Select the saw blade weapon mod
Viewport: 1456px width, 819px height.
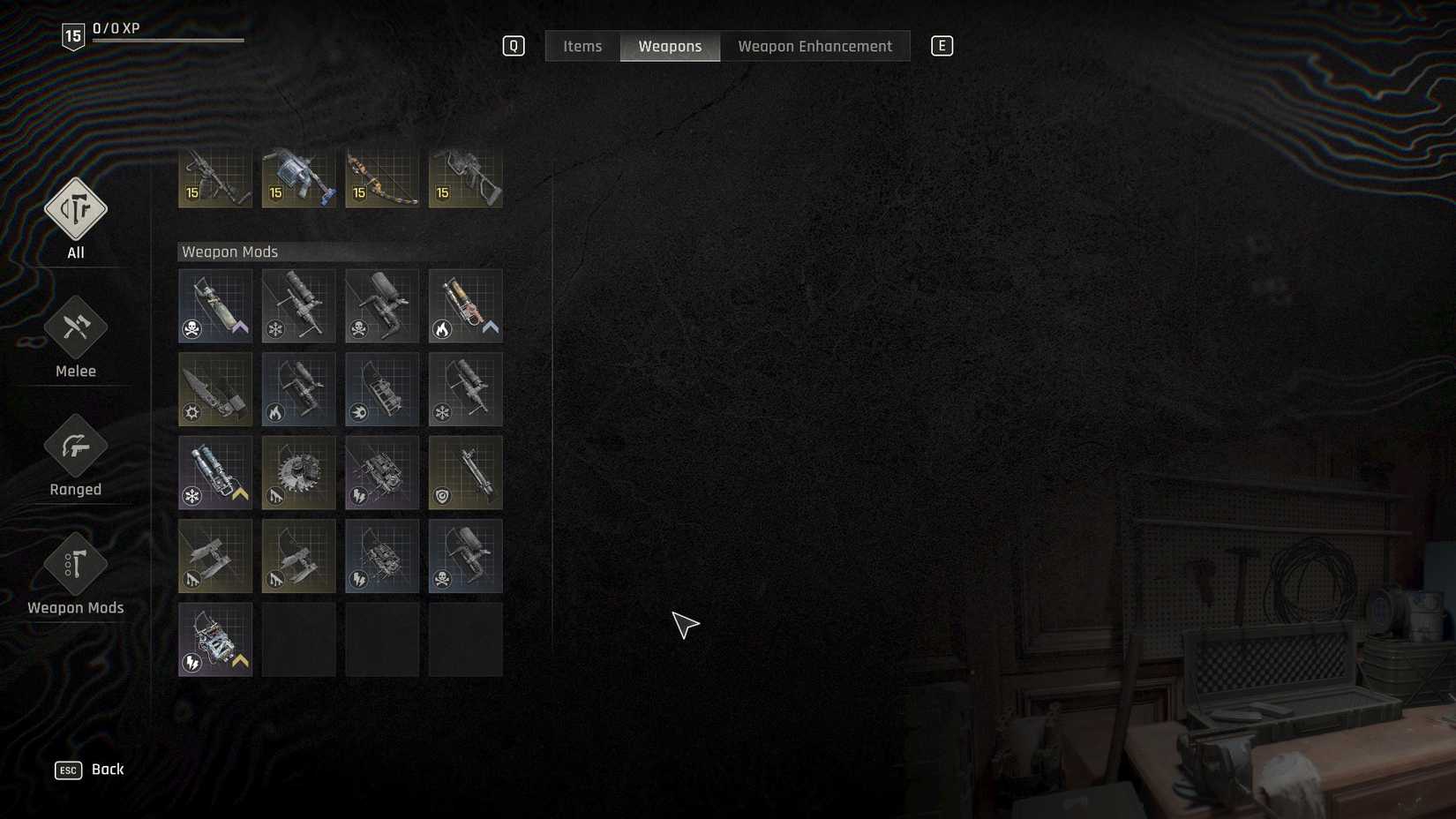point(298,472)
